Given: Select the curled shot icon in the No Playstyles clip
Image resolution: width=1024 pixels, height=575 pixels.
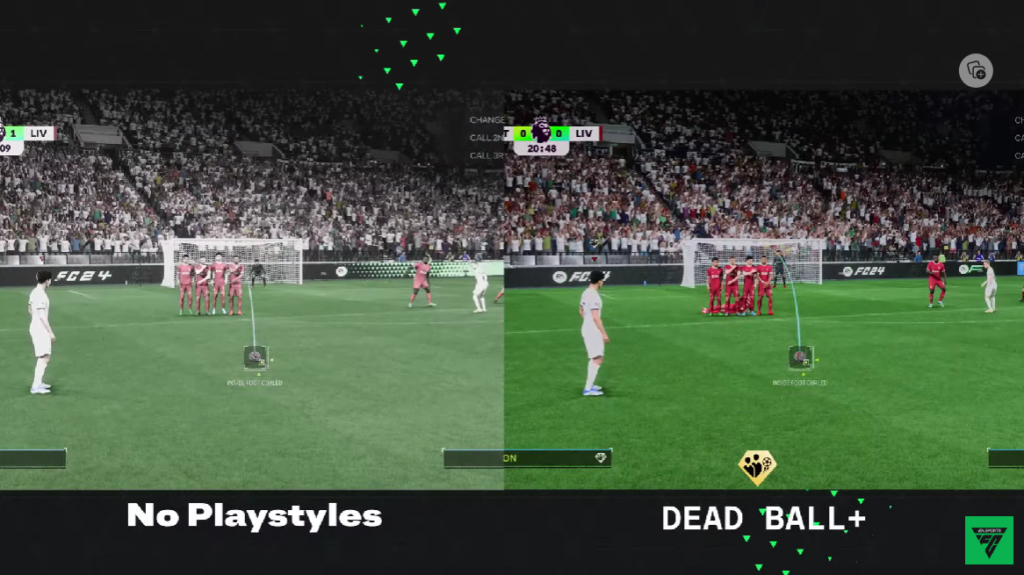Looking at the screenshot, I should (255, 357).
